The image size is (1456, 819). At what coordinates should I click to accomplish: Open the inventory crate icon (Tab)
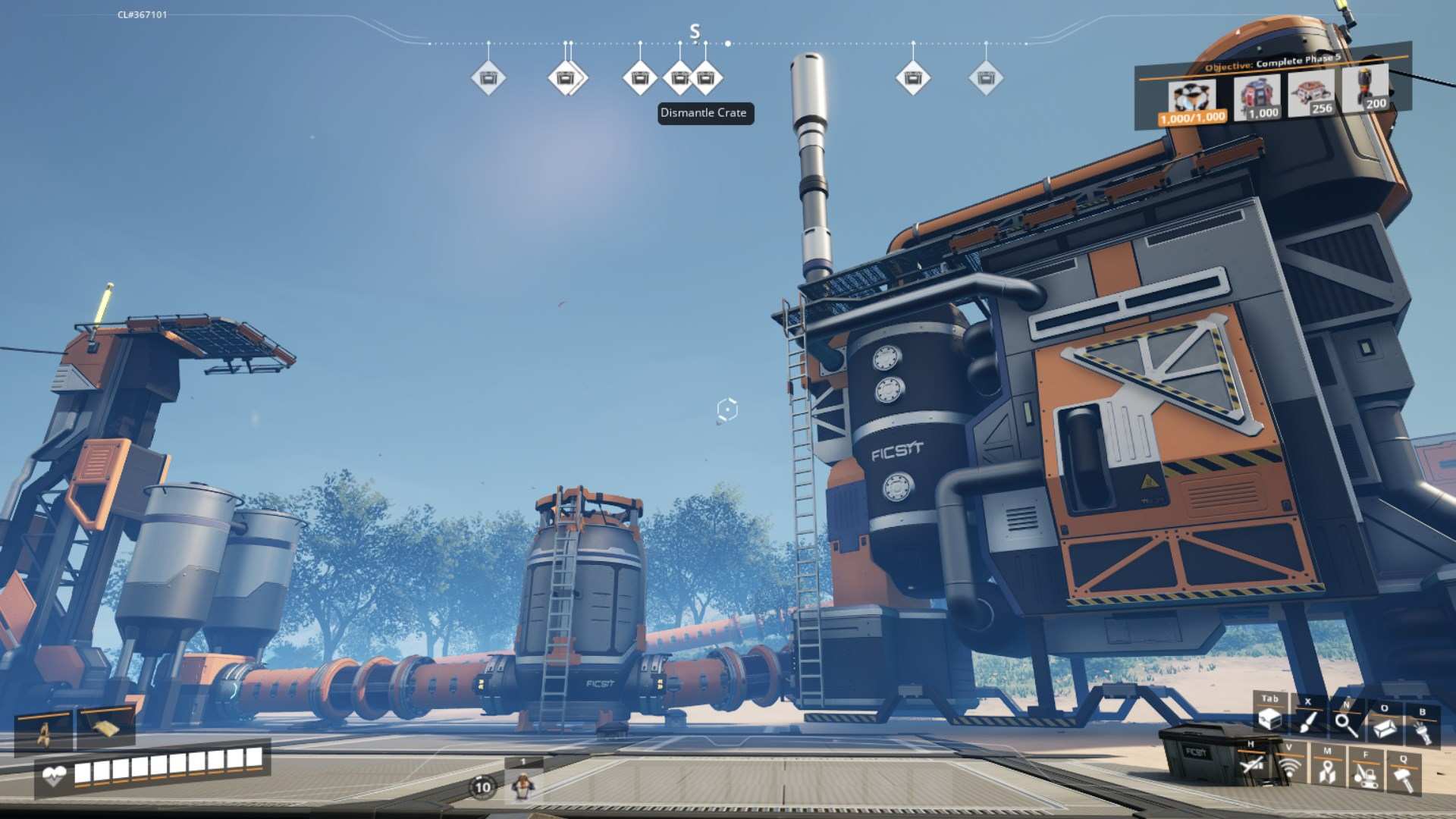pos(1269,719)
